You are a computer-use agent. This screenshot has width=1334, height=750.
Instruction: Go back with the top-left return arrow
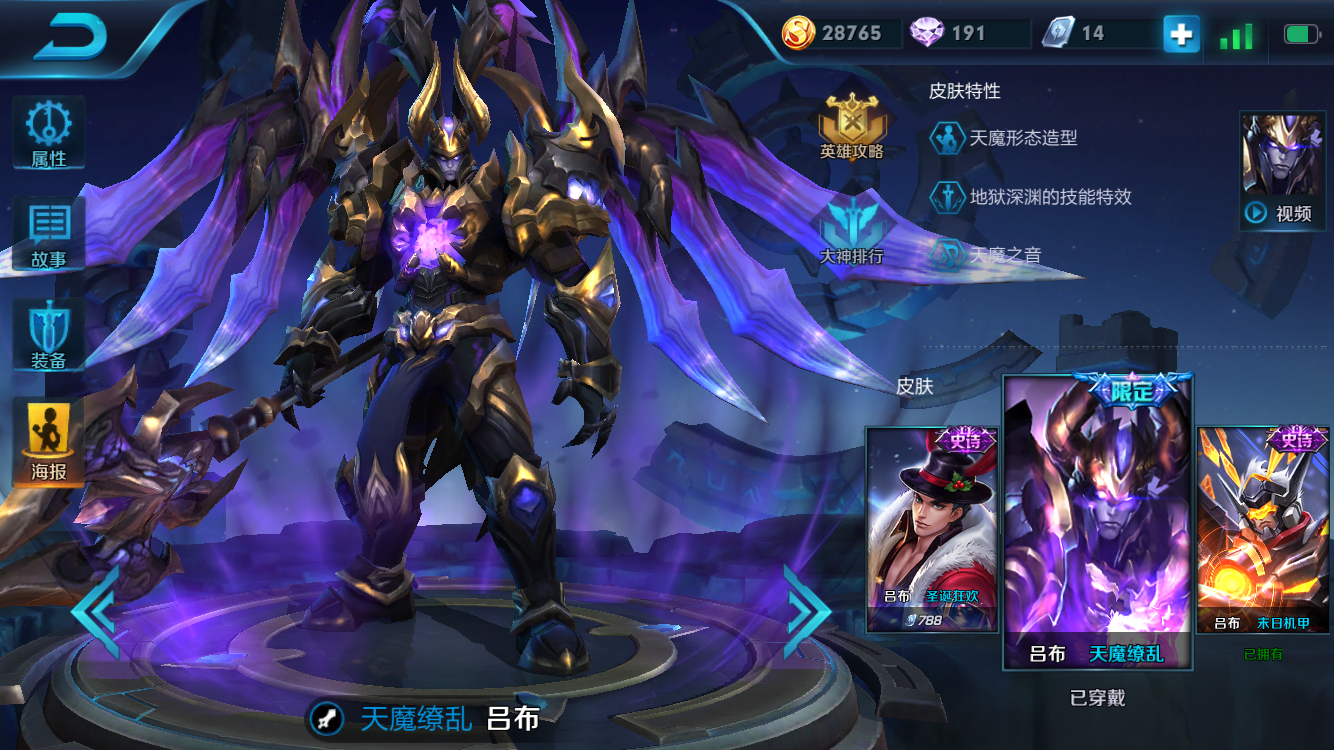(70, 37)
